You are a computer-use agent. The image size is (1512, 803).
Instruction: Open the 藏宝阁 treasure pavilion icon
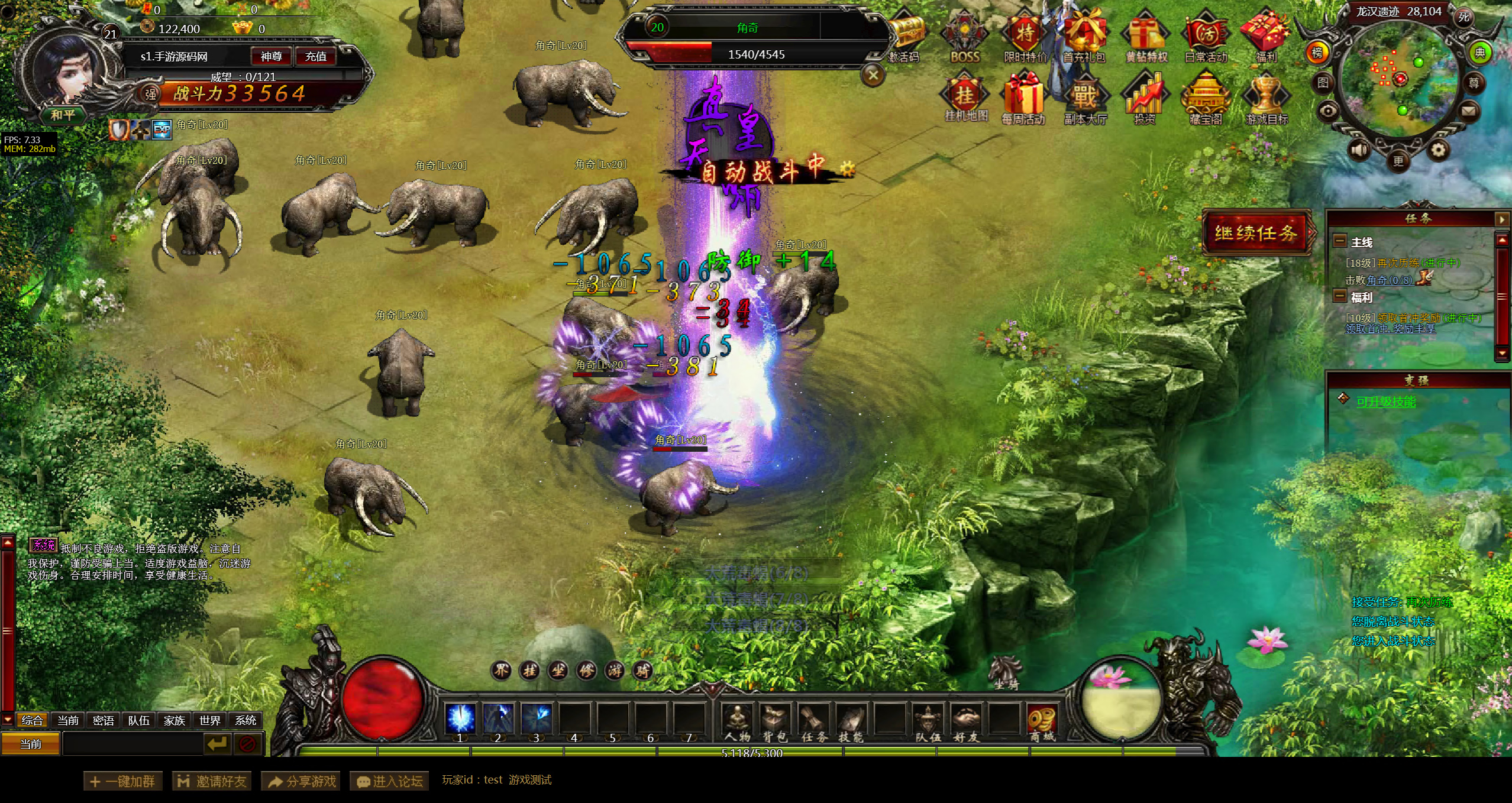click(x=1205, y=99)
